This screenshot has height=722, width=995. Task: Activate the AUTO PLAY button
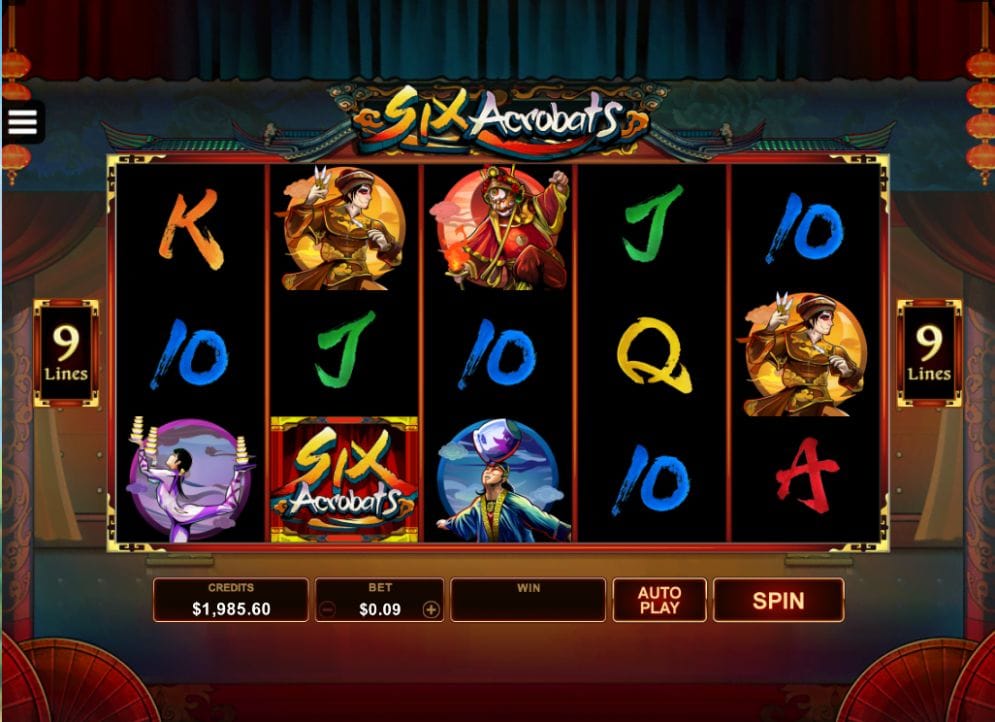[659, 600]
